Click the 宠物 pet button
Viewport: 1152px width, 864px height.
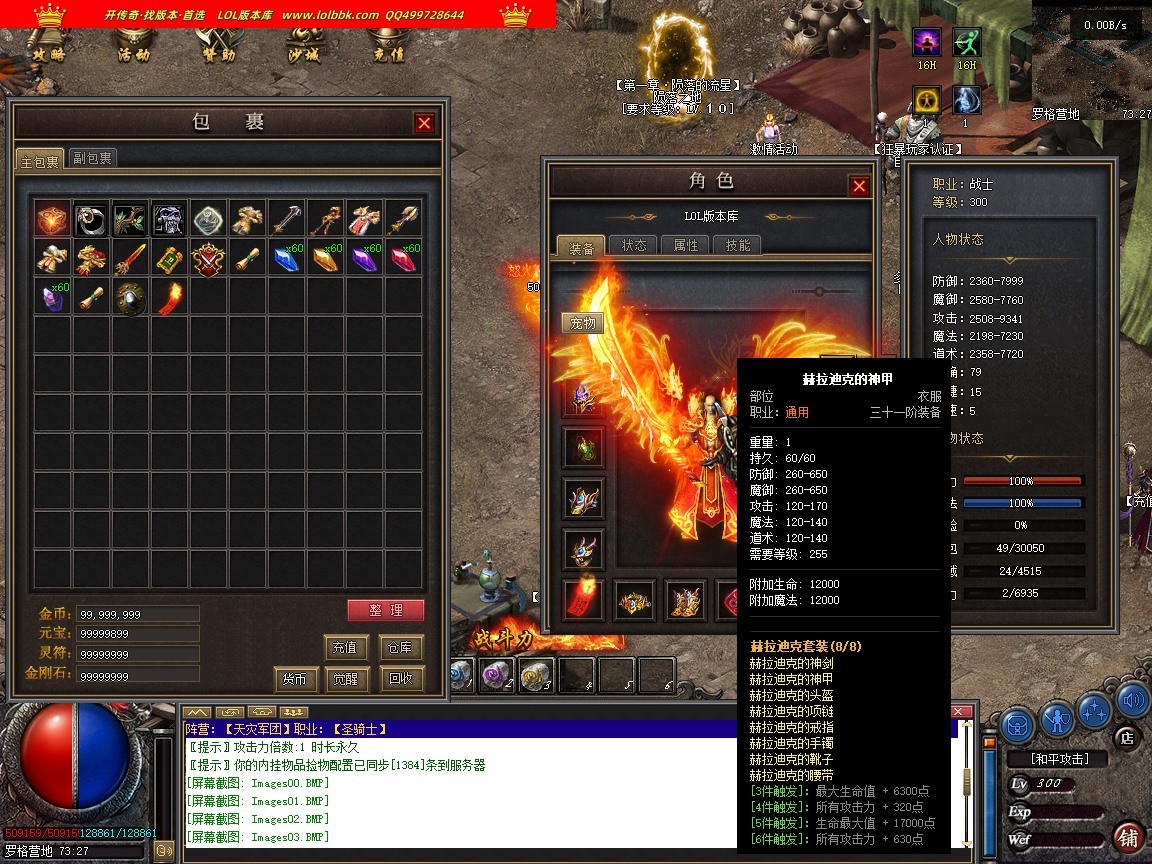pyautogui.click(x=582, y=323)
